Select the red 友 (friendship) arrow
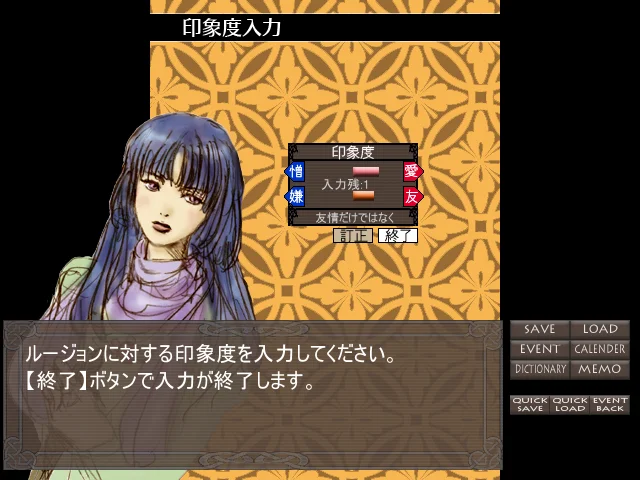 click(x=412, y=196)
